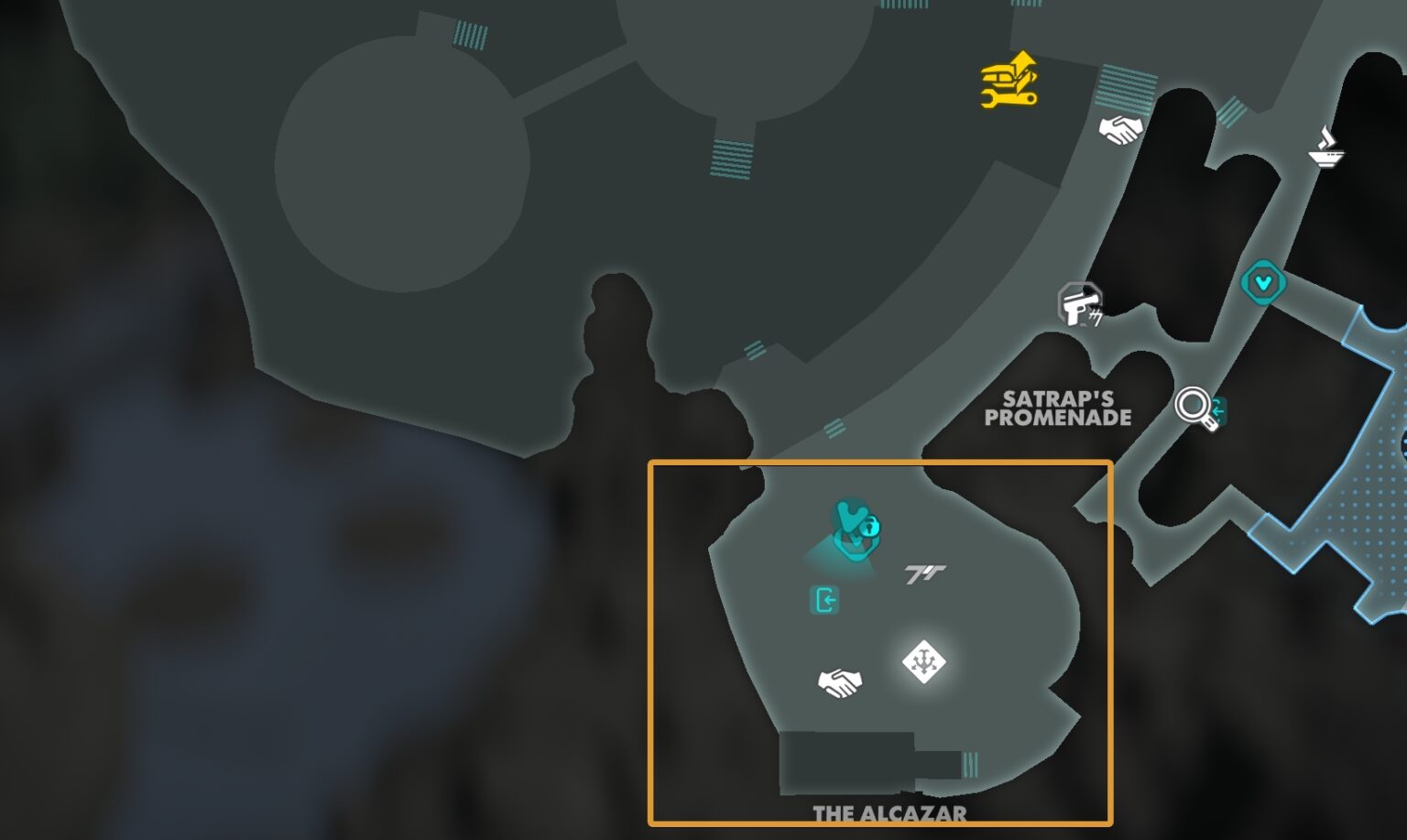The height and width of the screenshot is (840, 1407).
Task: Select the yellow vehicle repair station icon
Action: [x=1008, y=81]
